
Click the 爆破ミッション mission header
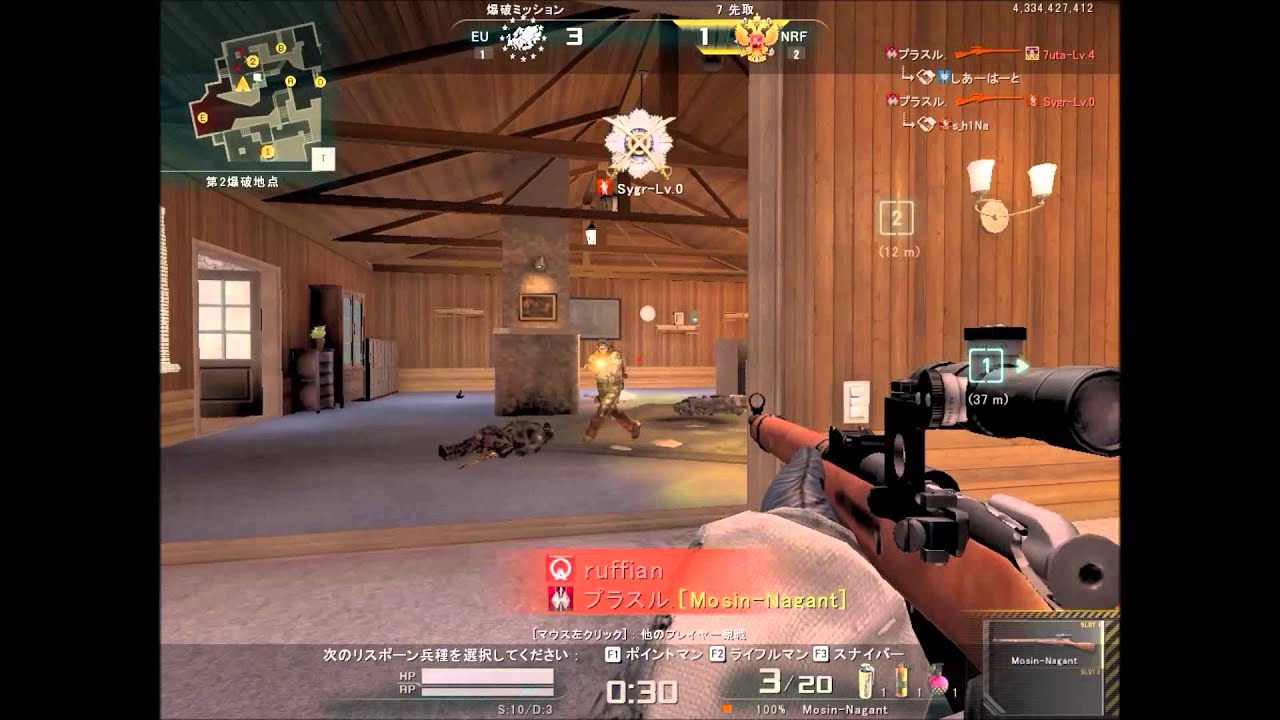(x=524, y=8)
